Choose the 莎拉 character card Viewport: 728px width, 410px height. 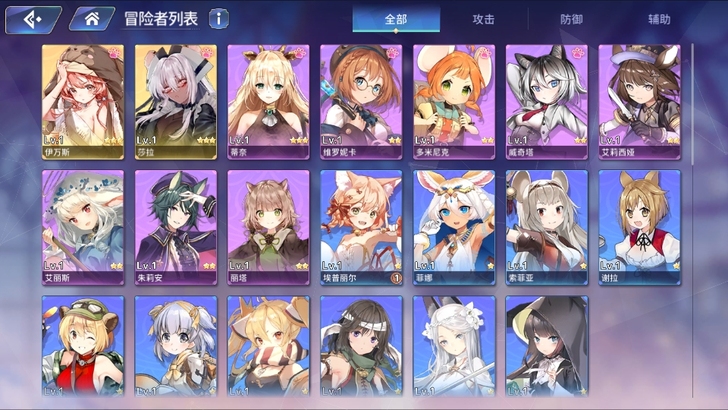click(x=176, y=101)
